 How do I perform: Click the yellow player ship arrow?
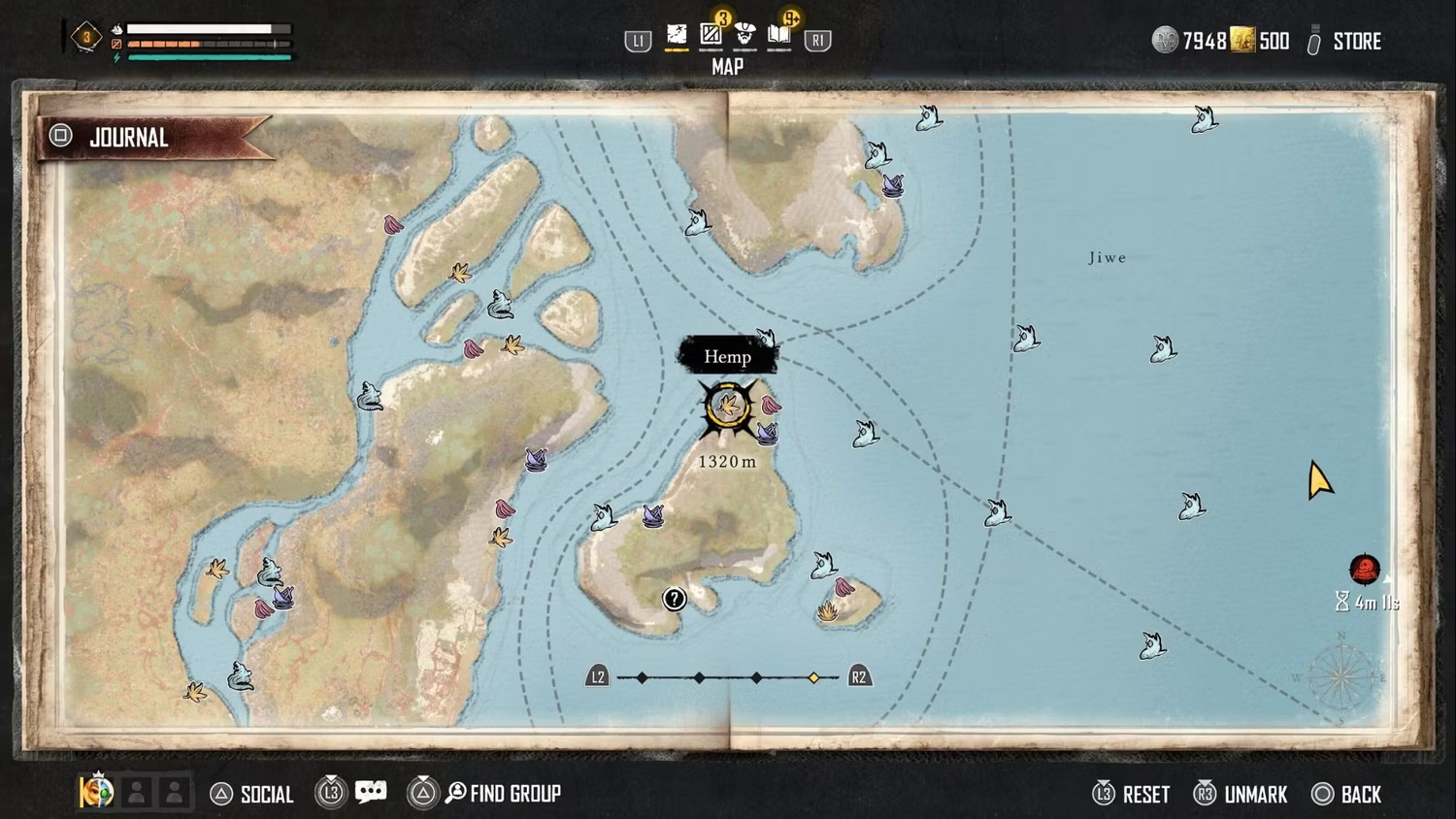click(x=1318, y=480)
